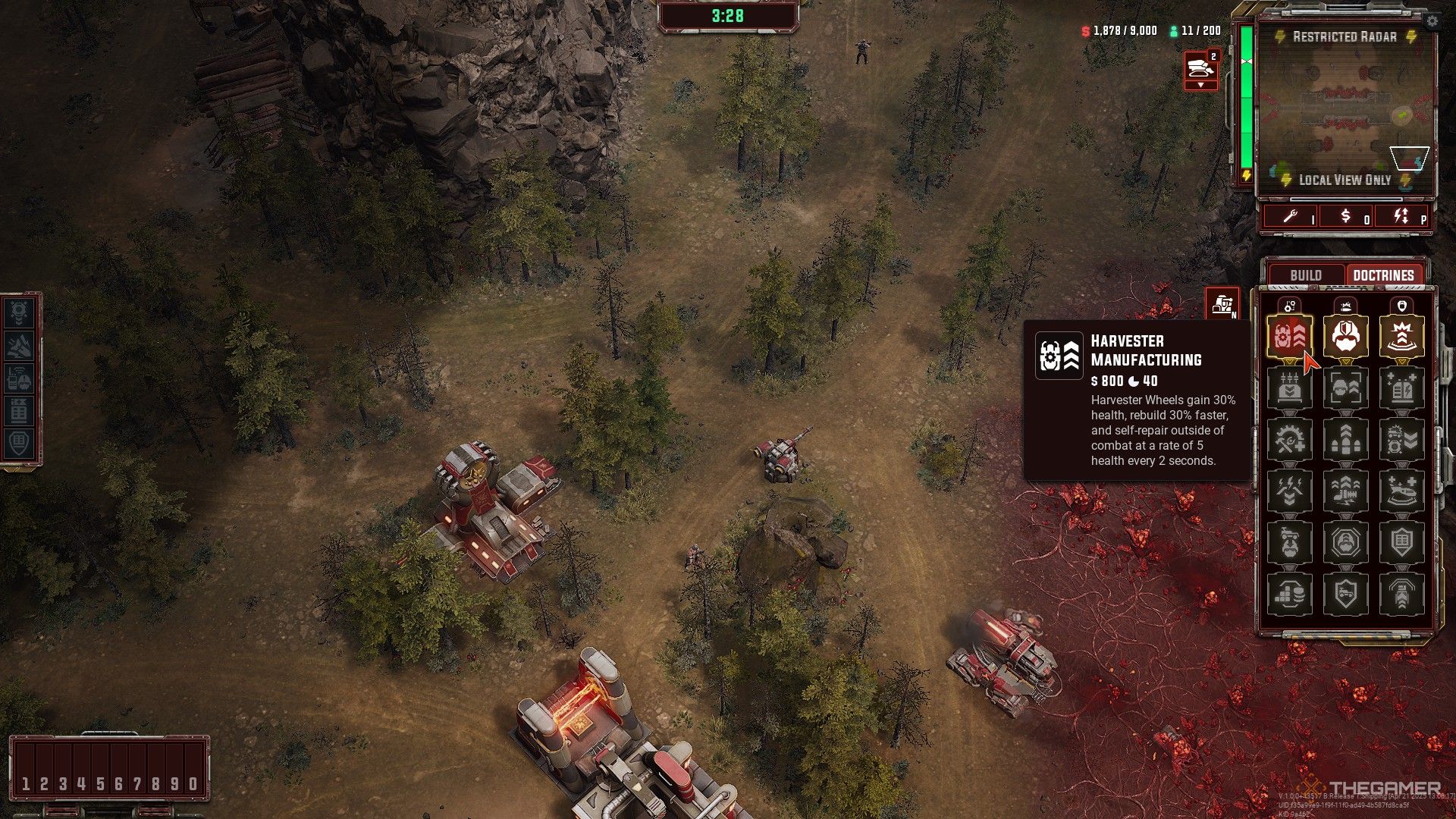
Task: Select control group slot 1
Action: pyautogui.click(x=26, y=783)
